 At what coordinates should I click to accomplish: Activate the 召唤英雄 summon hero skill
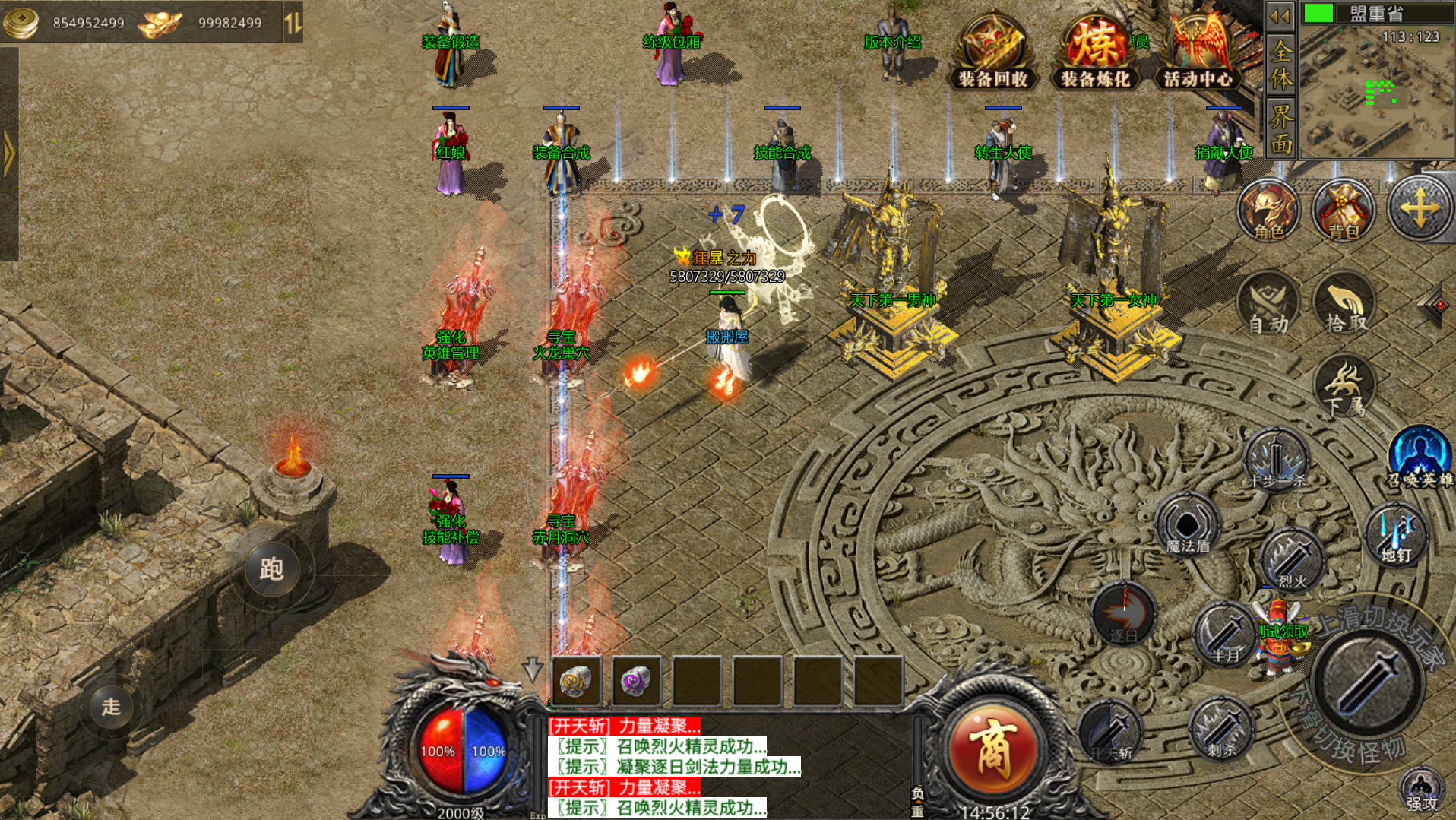[1419, 457]
